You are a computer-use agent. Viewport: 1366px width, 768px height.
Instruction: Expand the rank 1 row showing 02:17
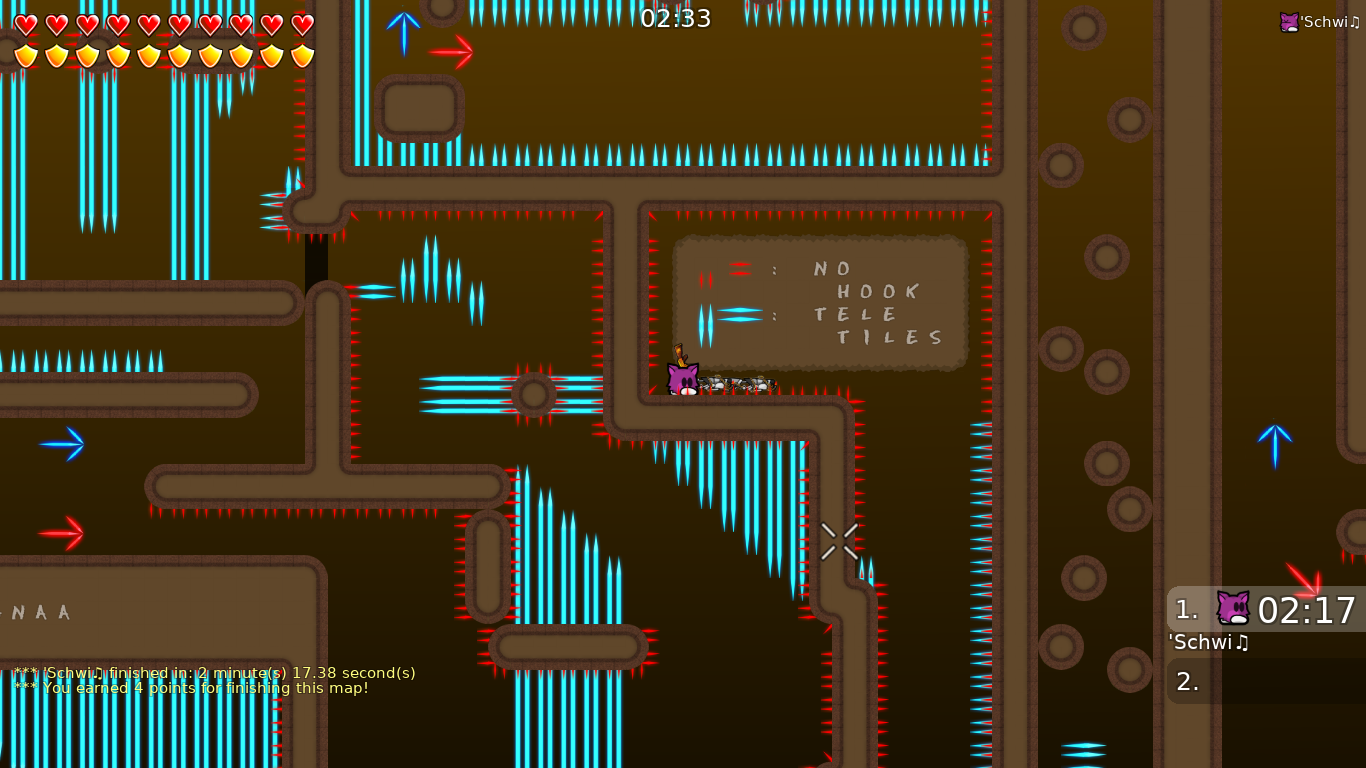click(x=1266, y=611)
